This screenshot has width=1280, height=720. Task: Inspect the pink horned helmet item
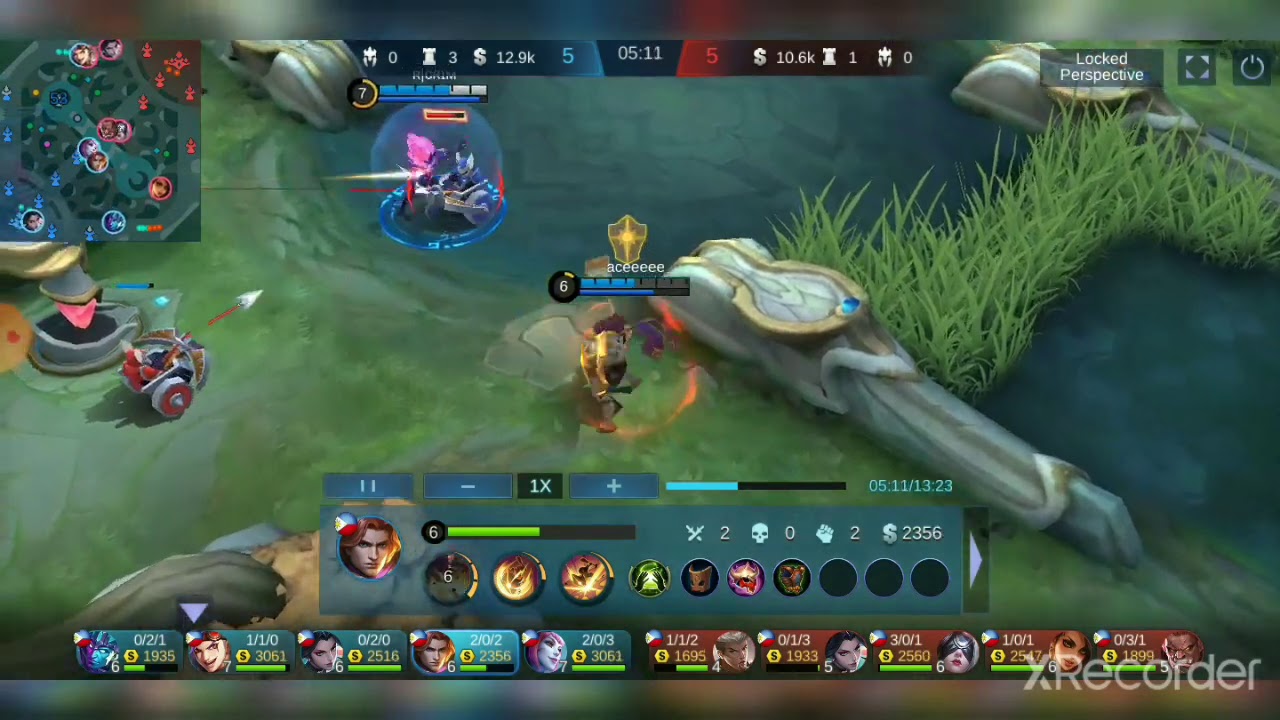click(745, 578)
